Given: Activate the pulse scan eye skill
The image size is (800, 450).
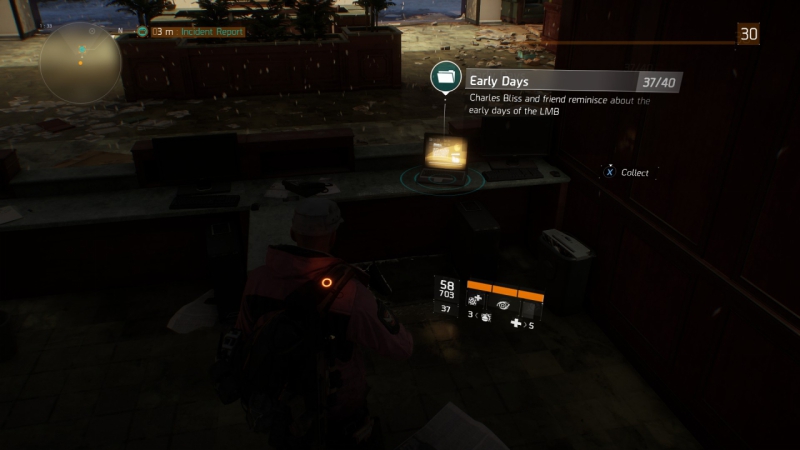Looking at the screenshot, I should (503, 303).
